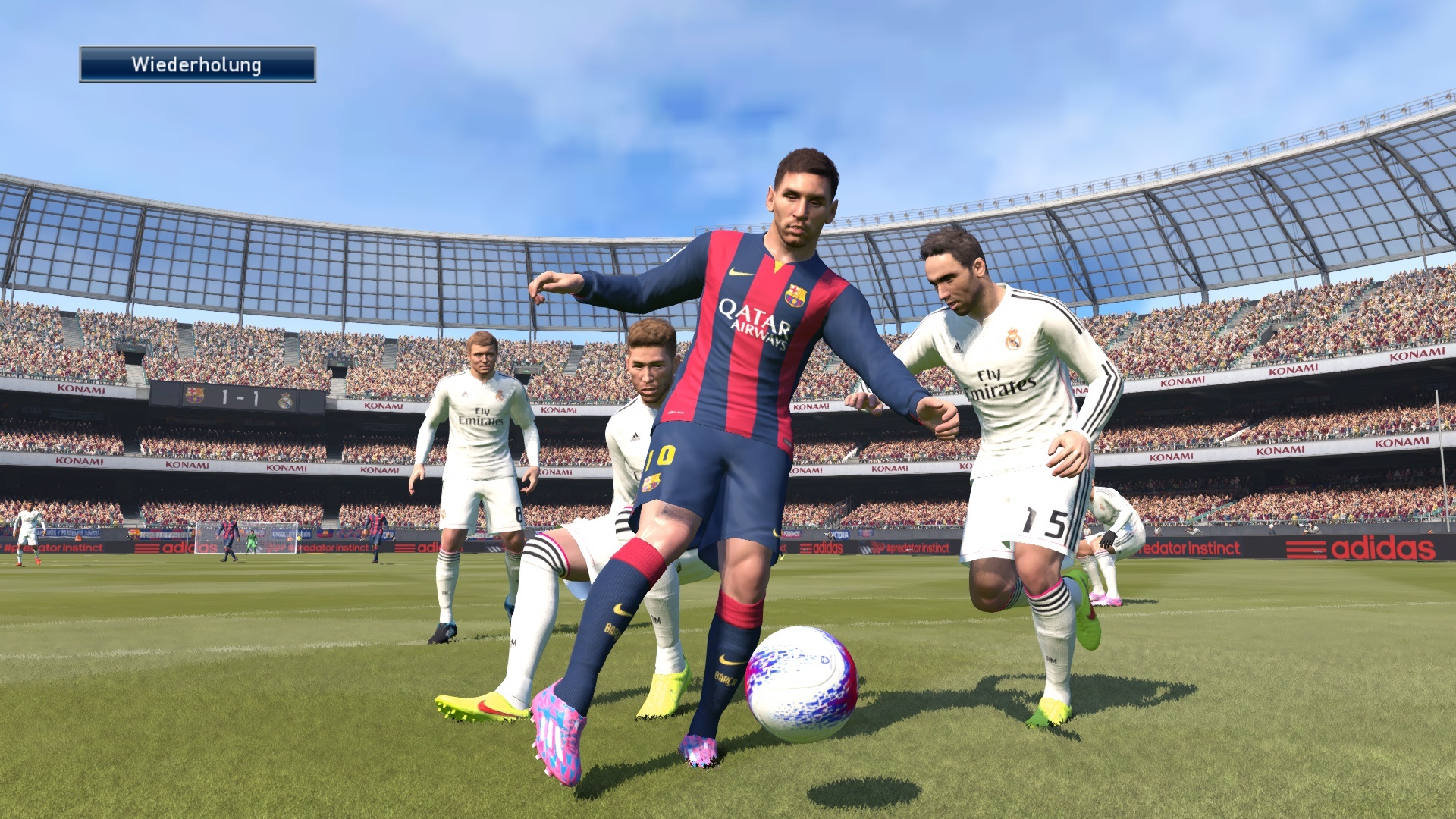This screenshot has width=1456, height=819.
Task: Select the 1 - 1 score display
Action: (x=240, y=398)
